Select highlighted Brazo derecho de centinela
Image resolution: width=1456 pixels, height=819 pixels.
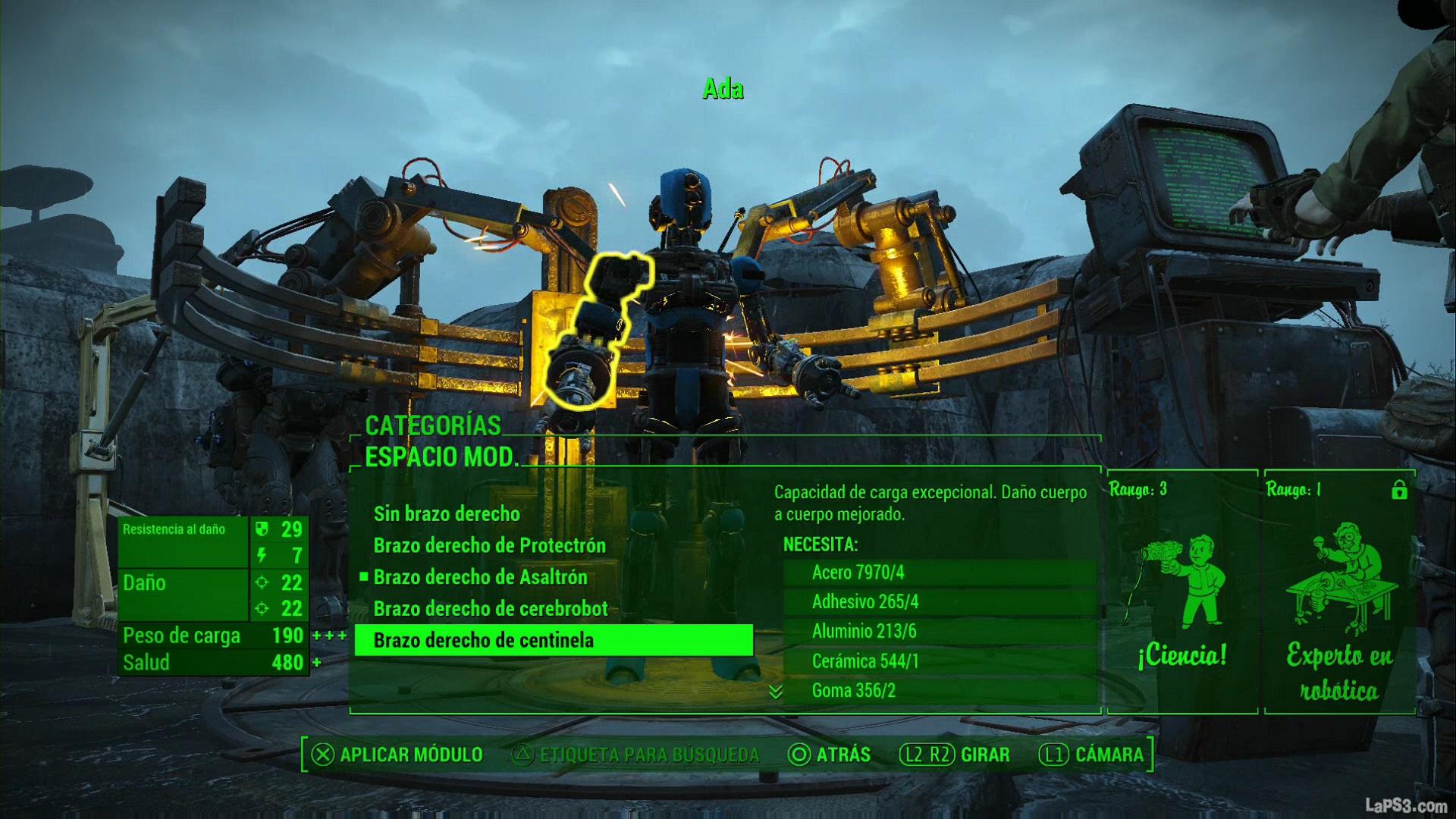tap(554, 641)
